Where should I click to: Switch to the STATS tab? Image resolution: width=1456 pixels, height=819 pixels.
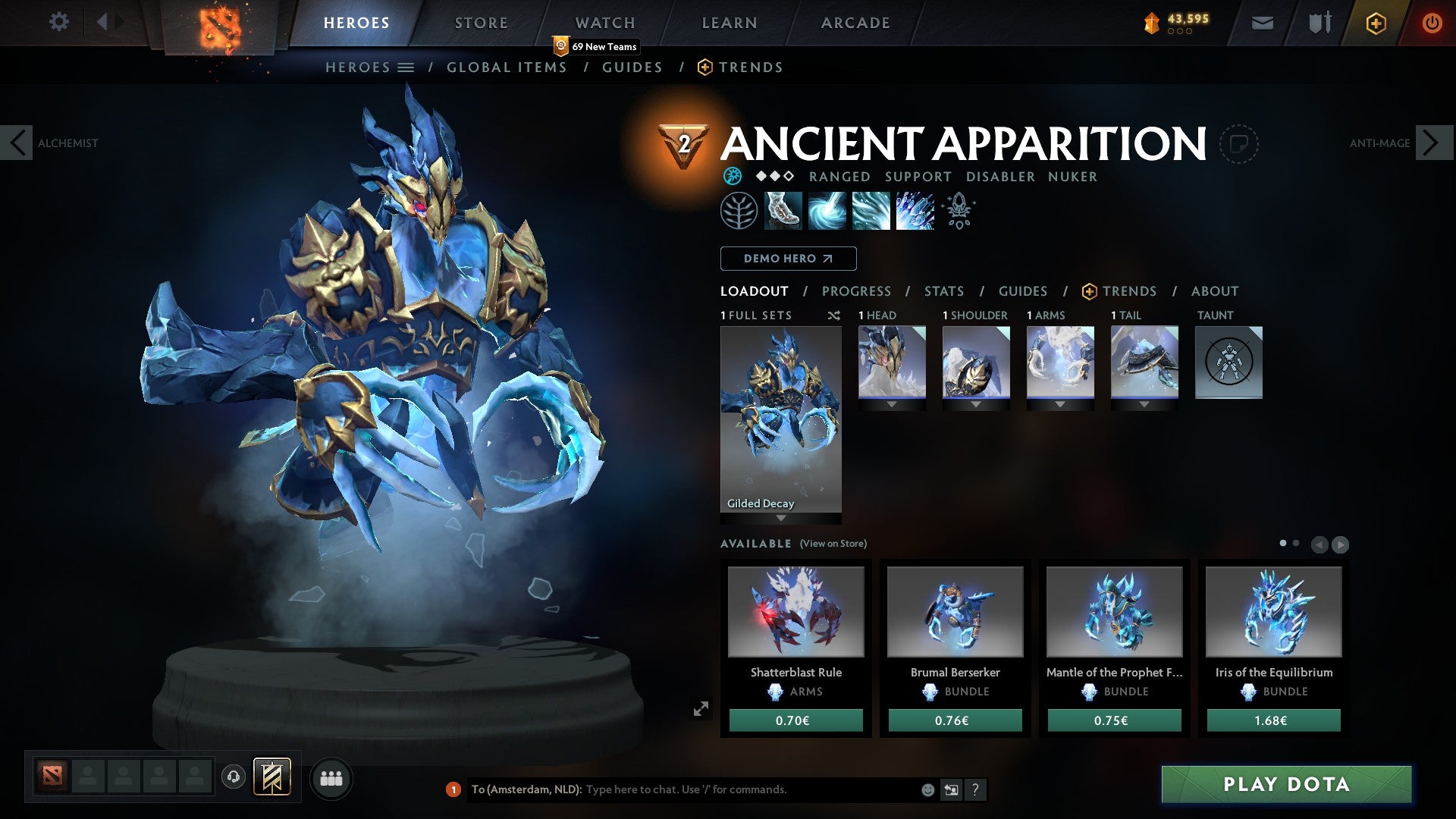point(943,290)
